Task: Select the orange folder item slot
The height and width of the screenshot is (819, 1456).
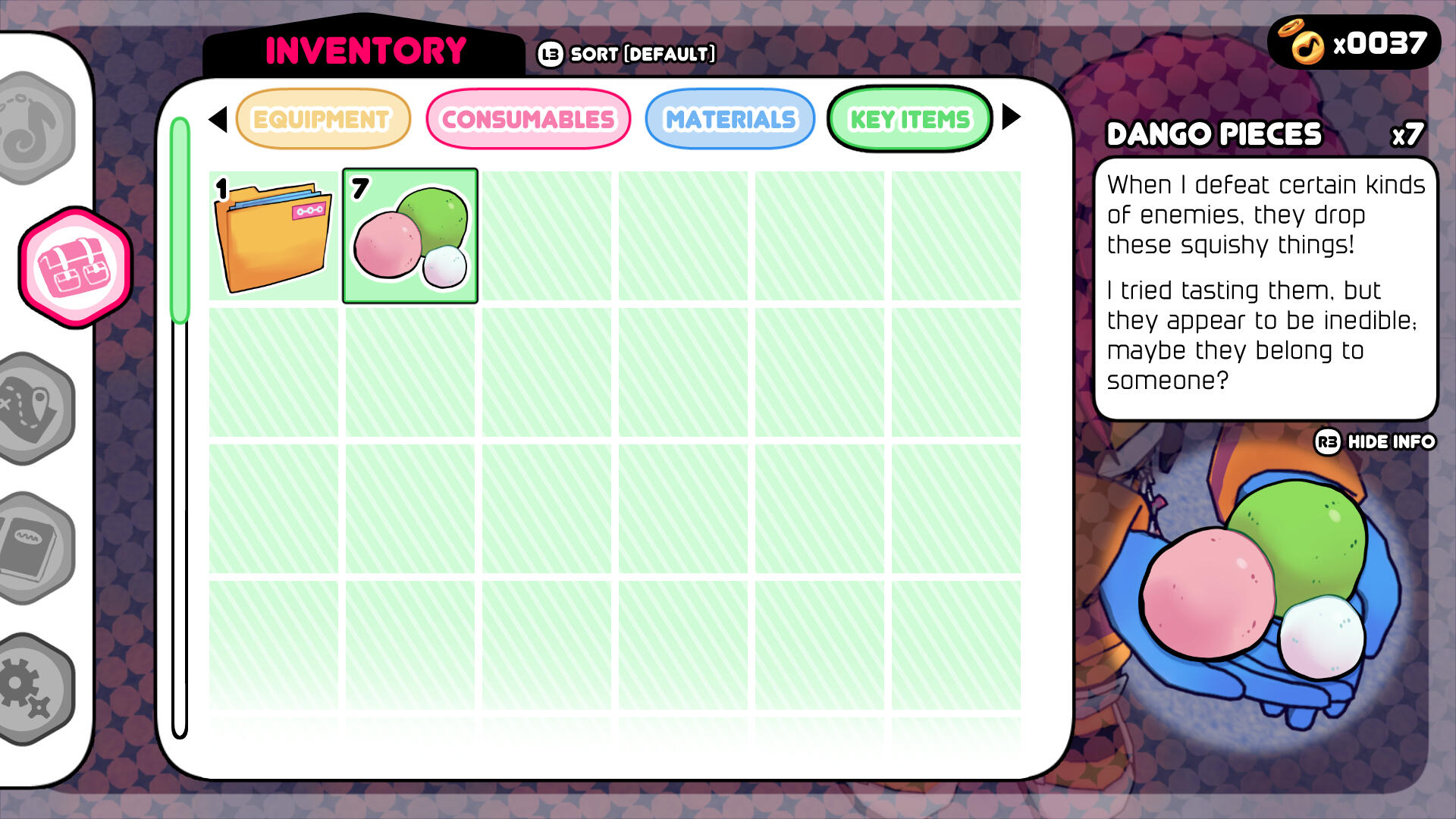Action: coord(273,235)
